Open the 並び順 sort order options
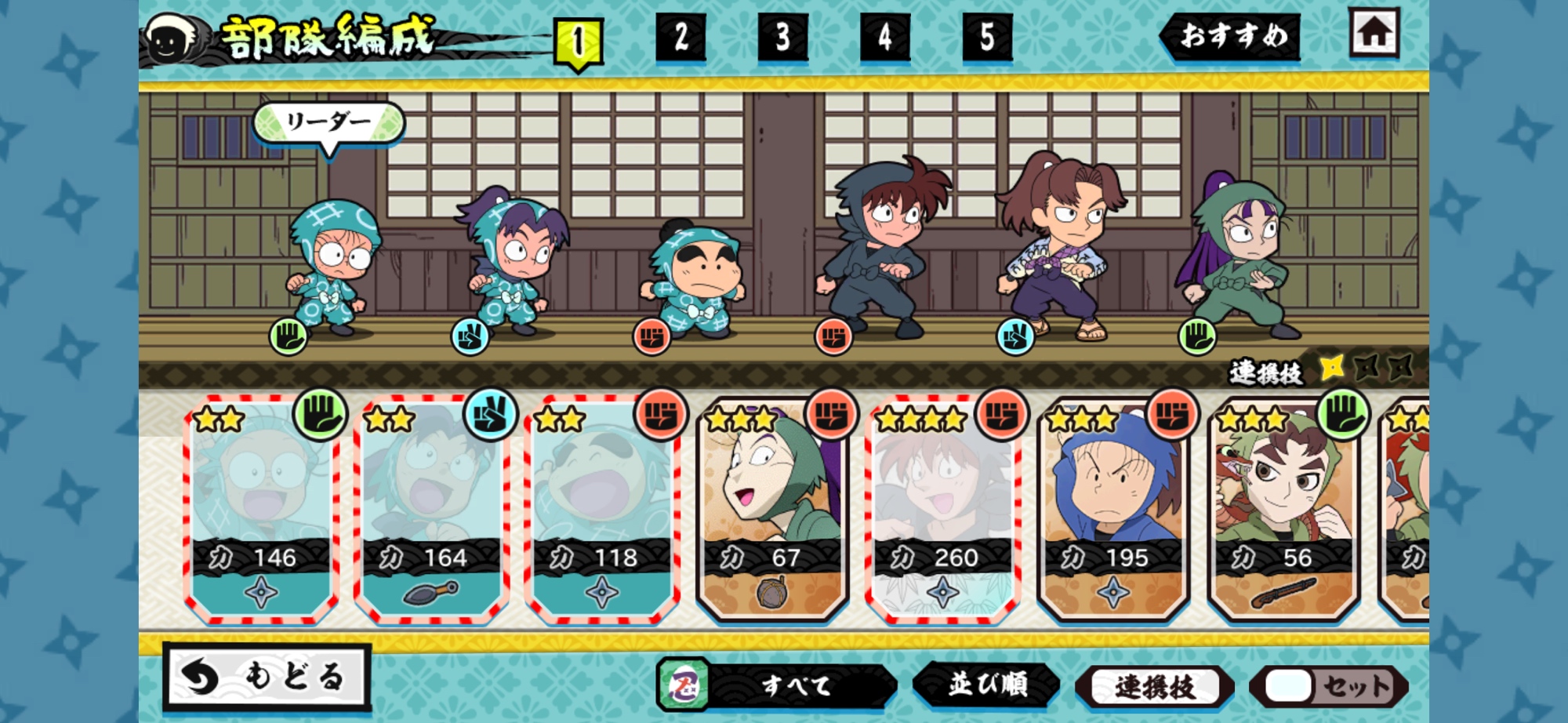Screen dimensions: 1568x723 point(987,685)
